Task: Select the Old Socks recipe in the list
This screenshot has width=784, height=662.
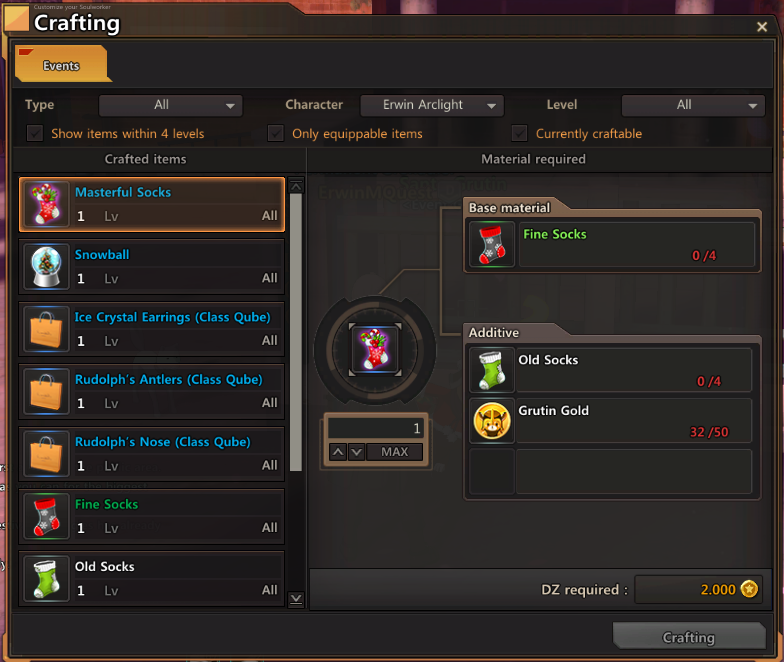Action: tap(152, 578)
